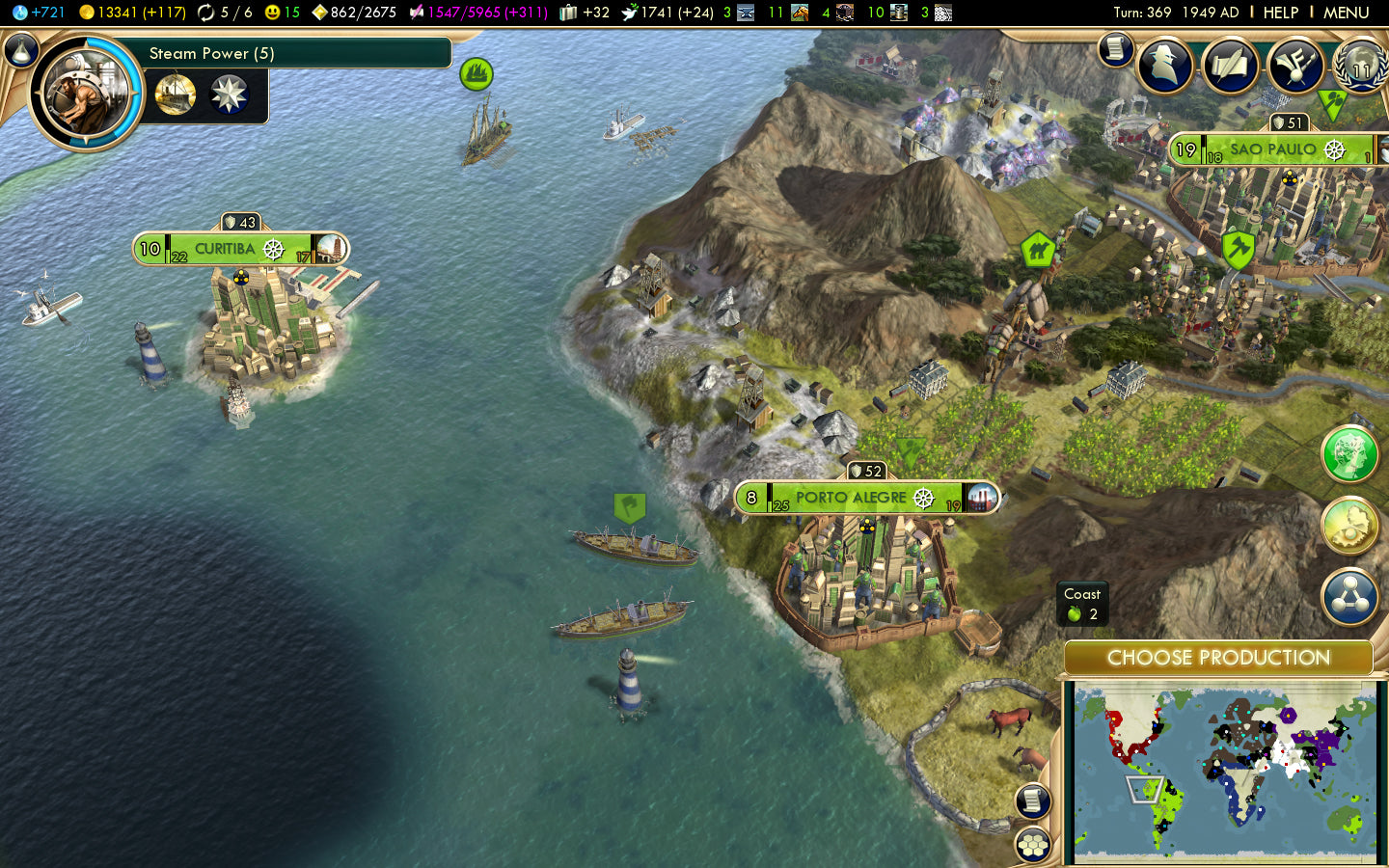The height and width of the screenshot is (868, 1389).
Task: Open the Diplomacy overview scroll icon
Action: pyautogui.click(x=1232, y=67)
